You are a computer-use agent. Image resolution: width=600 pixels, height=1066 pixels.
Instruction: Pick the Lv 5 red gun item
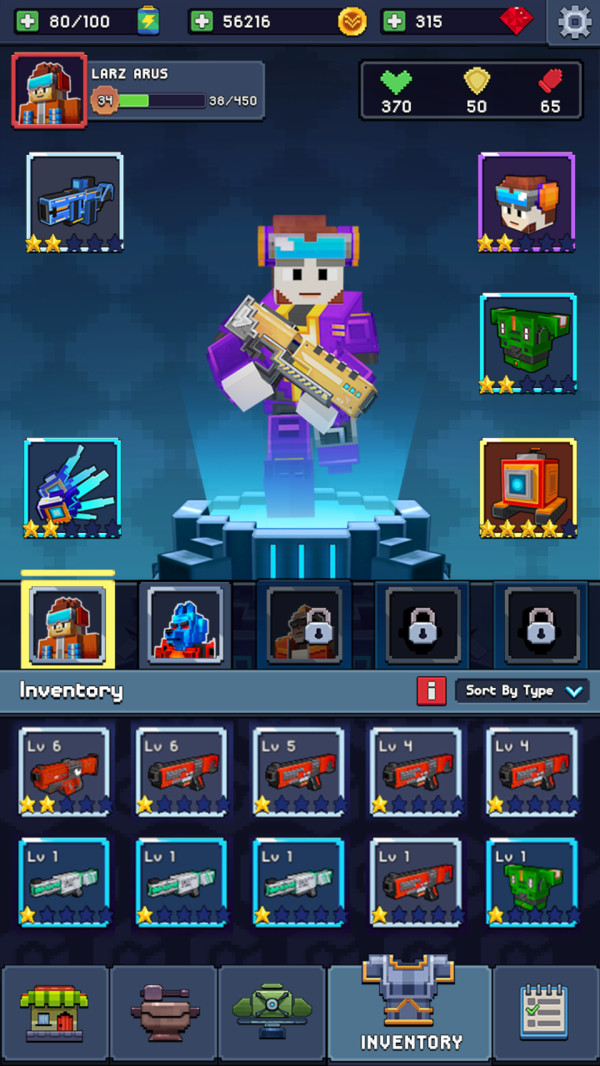(x=298, y=772)
